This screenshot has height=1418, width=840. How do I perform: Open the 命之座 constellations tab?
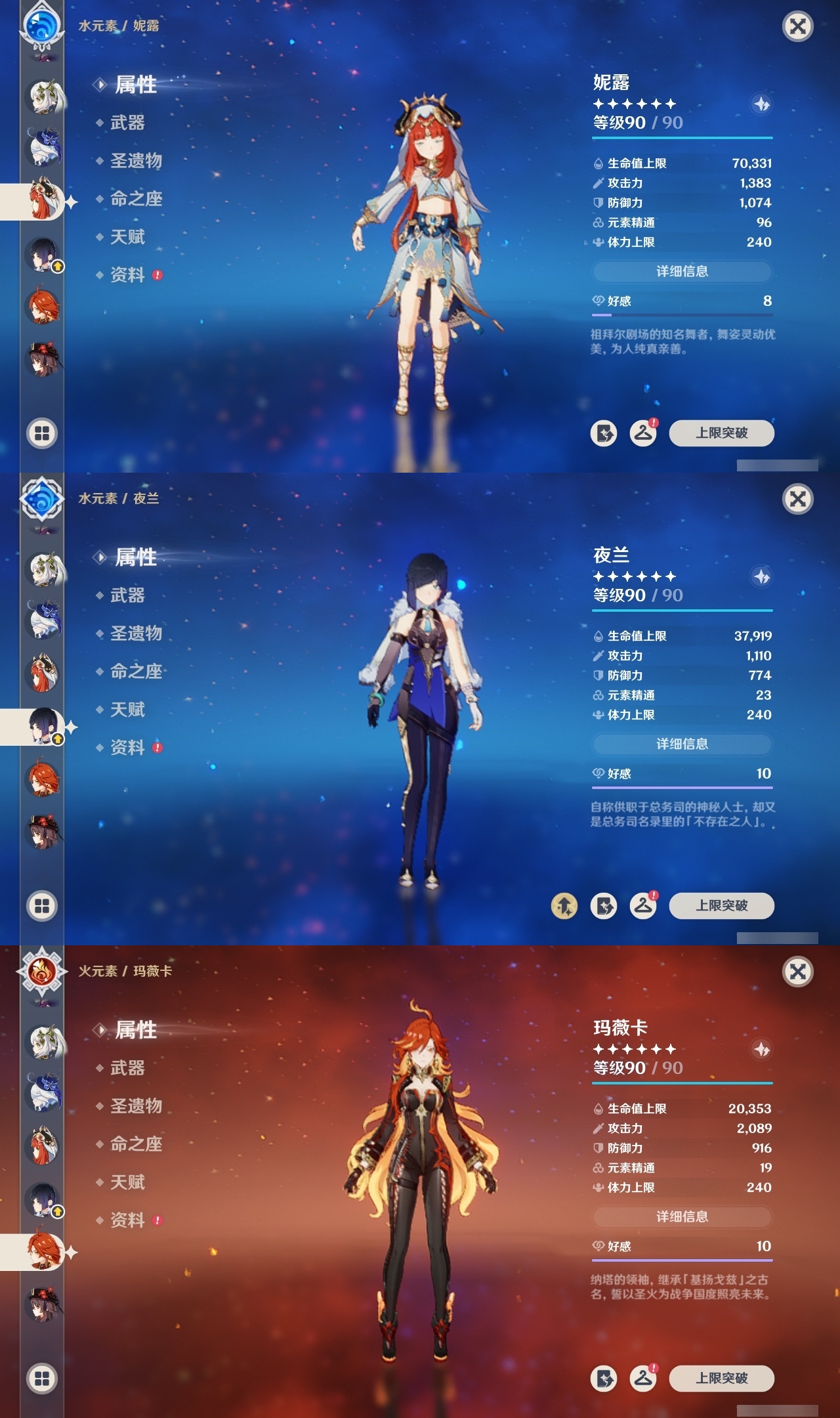[136, 200]
